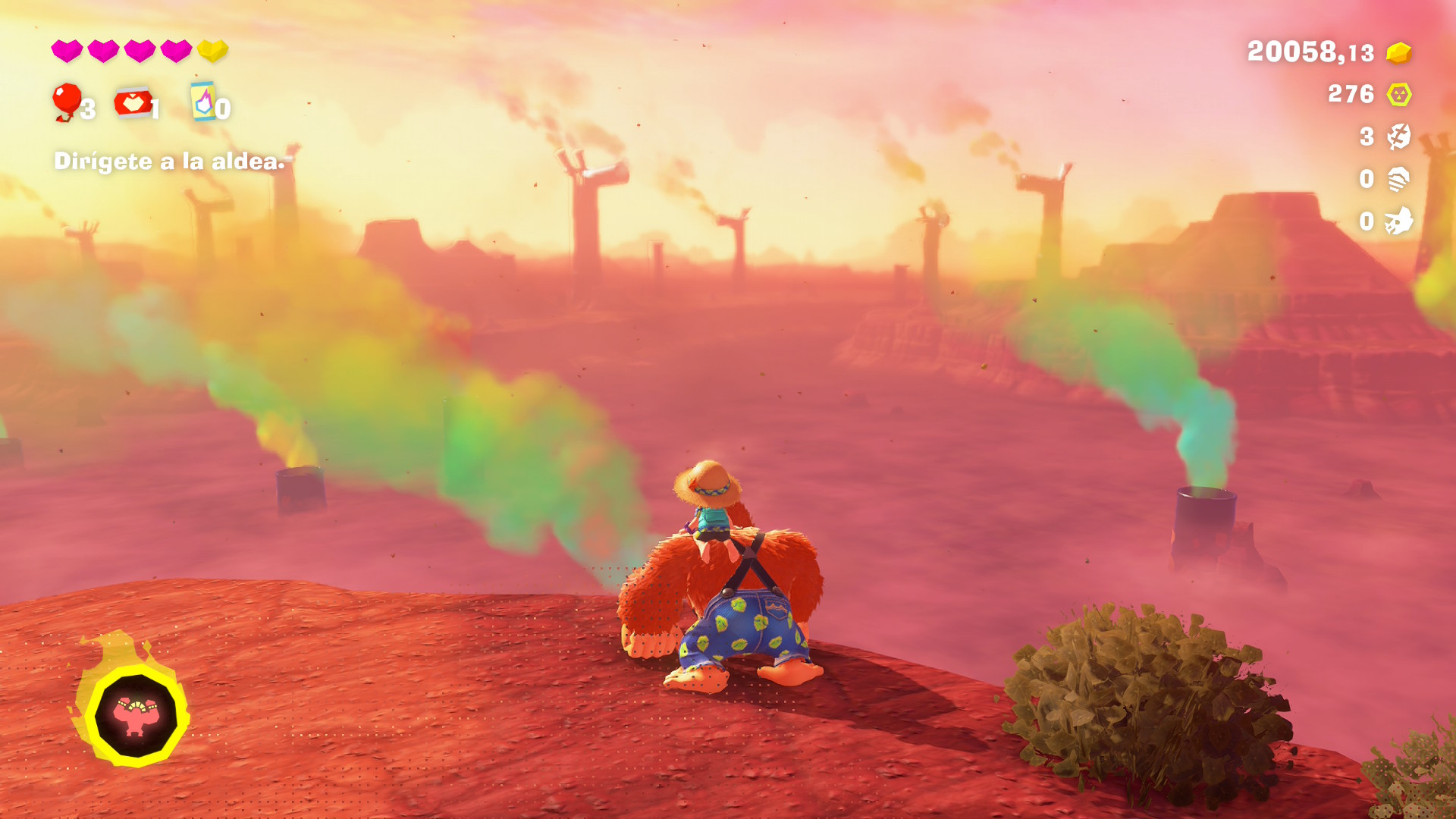Select the red heart juice can icon
The image size is (1456, 819).
pos(133,102)
